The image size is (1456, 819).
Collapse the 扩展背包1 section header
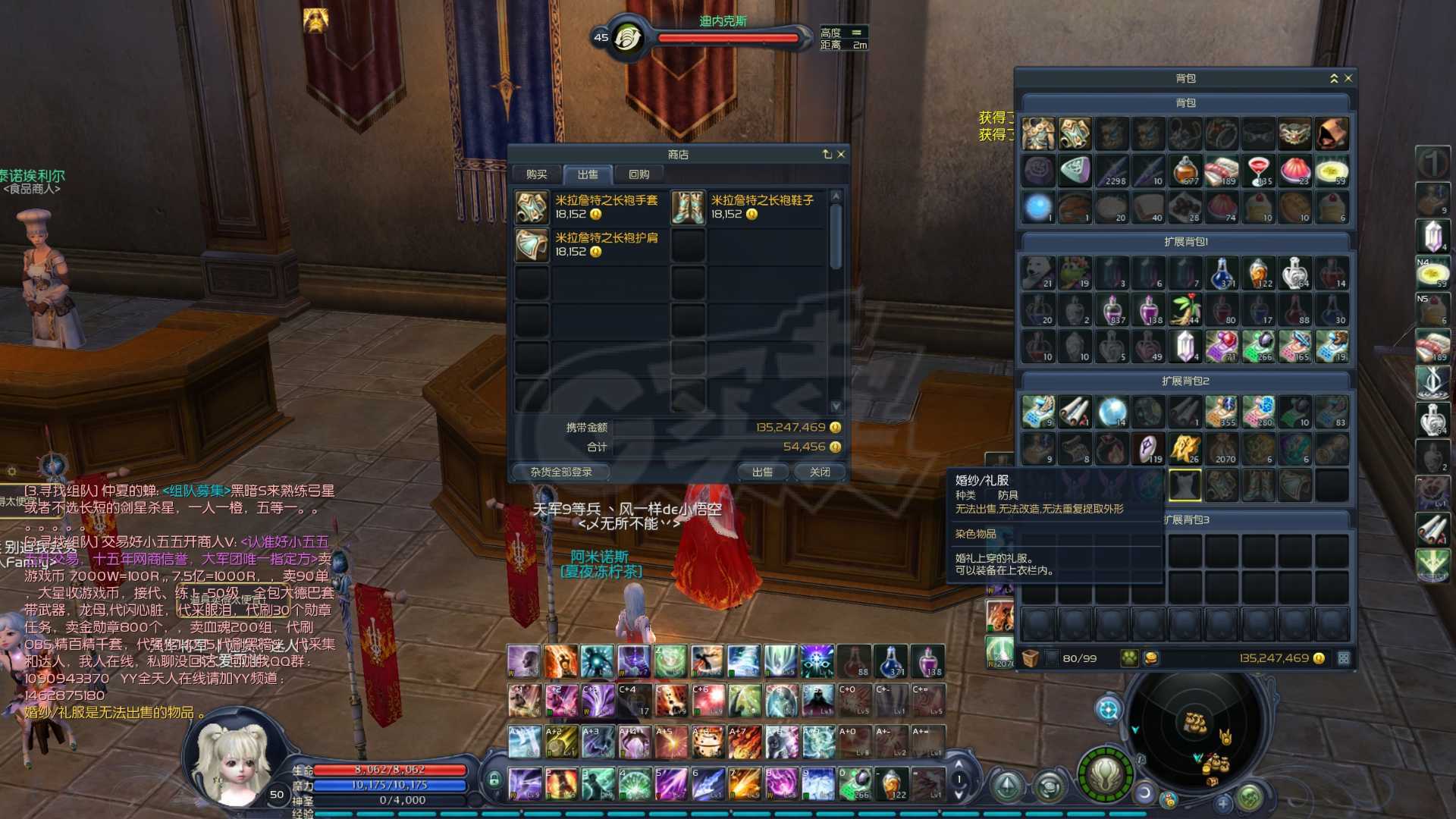tap(1185, 242)
